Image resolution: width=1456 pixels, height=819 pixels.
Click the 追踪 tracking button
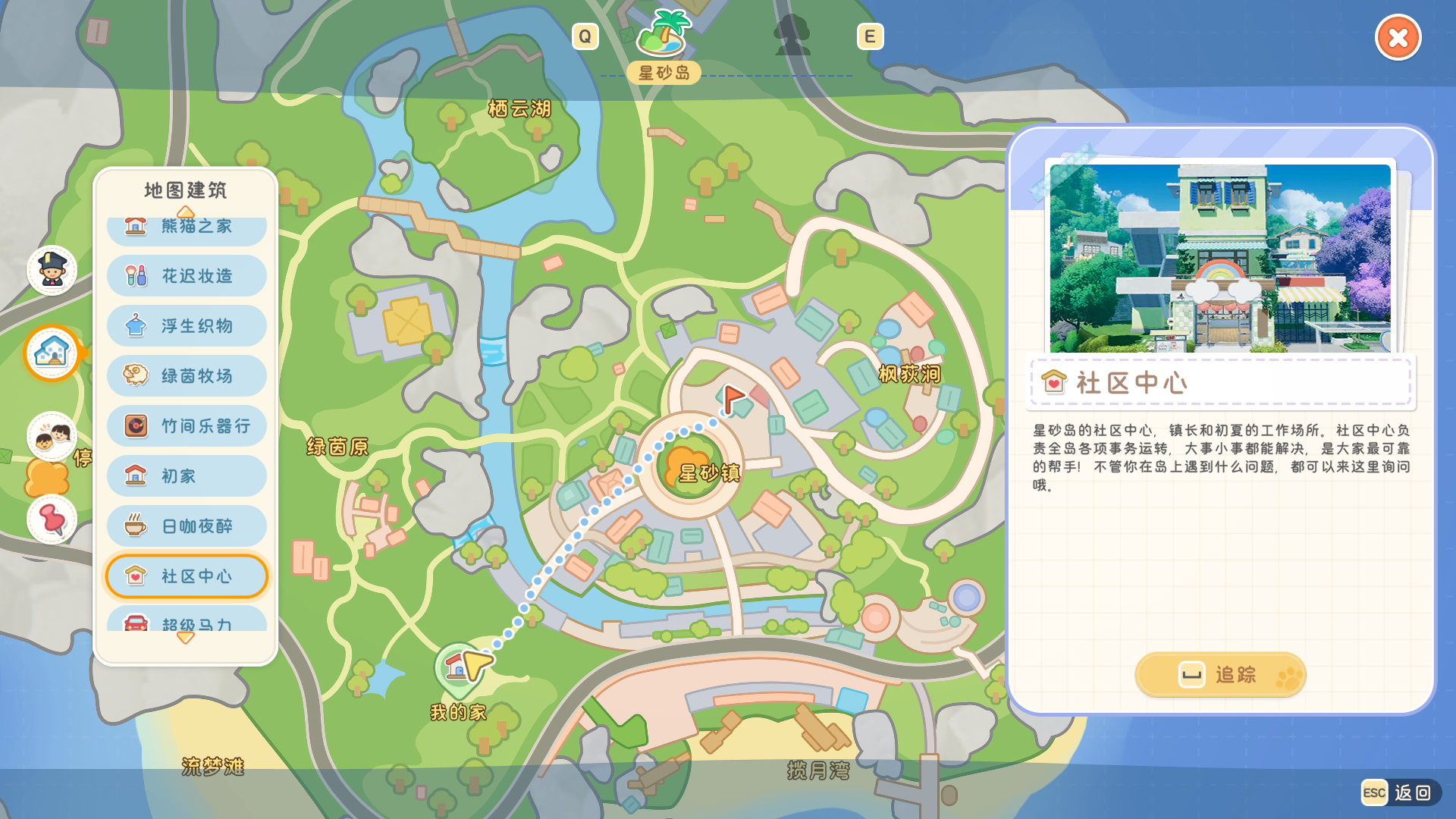(x=1219, y=674)
